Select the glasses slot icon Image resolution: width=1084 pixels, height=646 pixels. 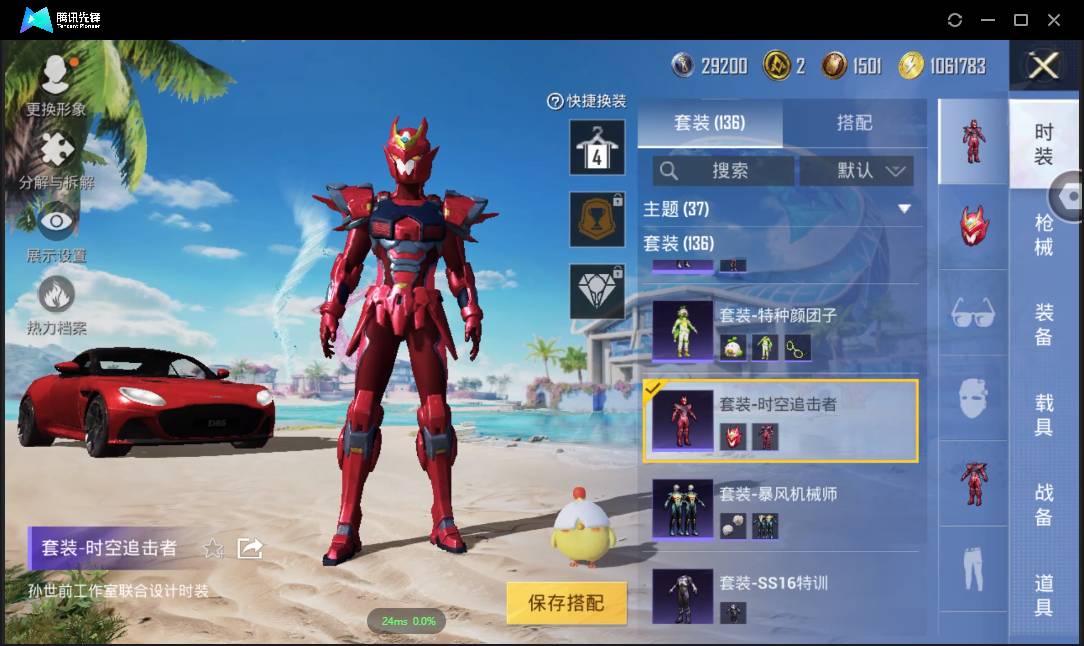tap(973, 313)
